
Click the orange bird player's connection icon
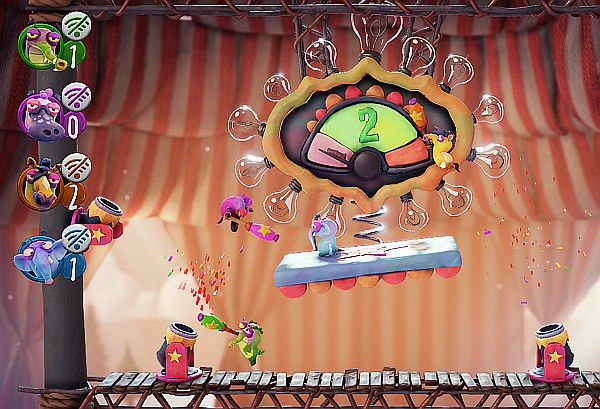(x=75, y=166)
